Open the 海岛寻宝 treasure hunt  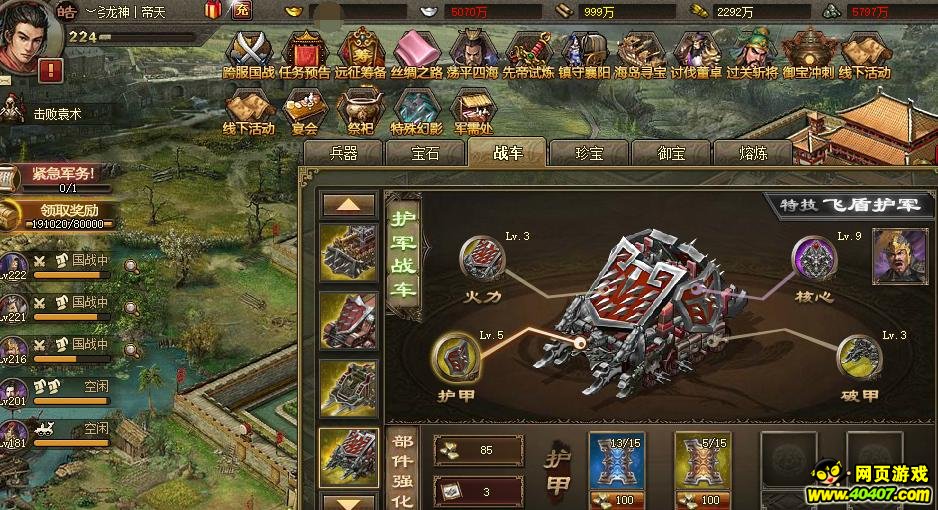click(x=639, y=50)
